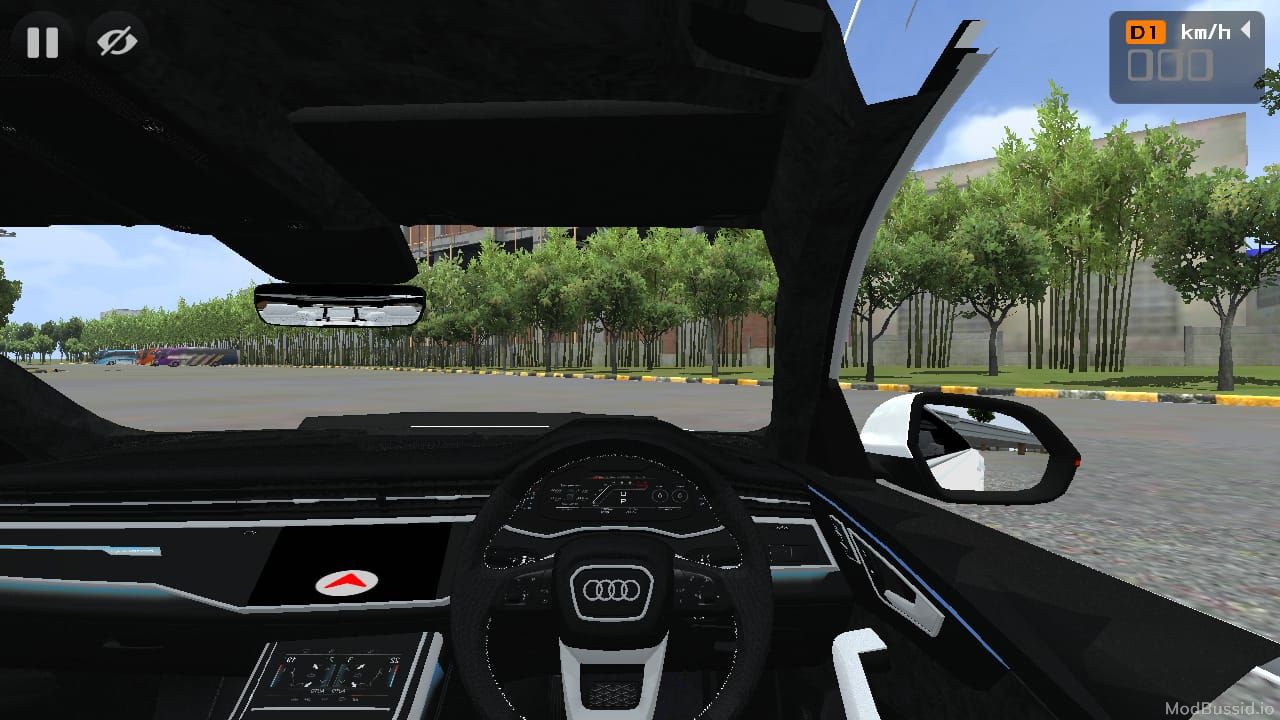Screen dimensions: 1280x720
Task: Click the km/h speedometer display
Action: tap(1207, 31)
